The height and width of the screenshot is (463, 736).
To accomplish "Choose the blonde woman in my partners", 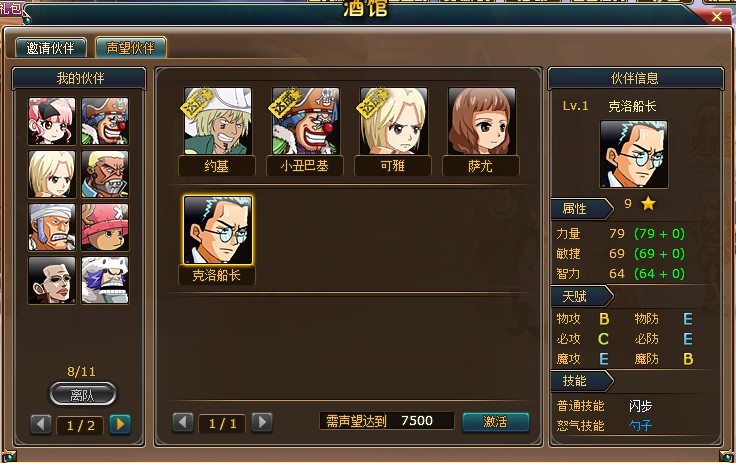I will point(51,174).
